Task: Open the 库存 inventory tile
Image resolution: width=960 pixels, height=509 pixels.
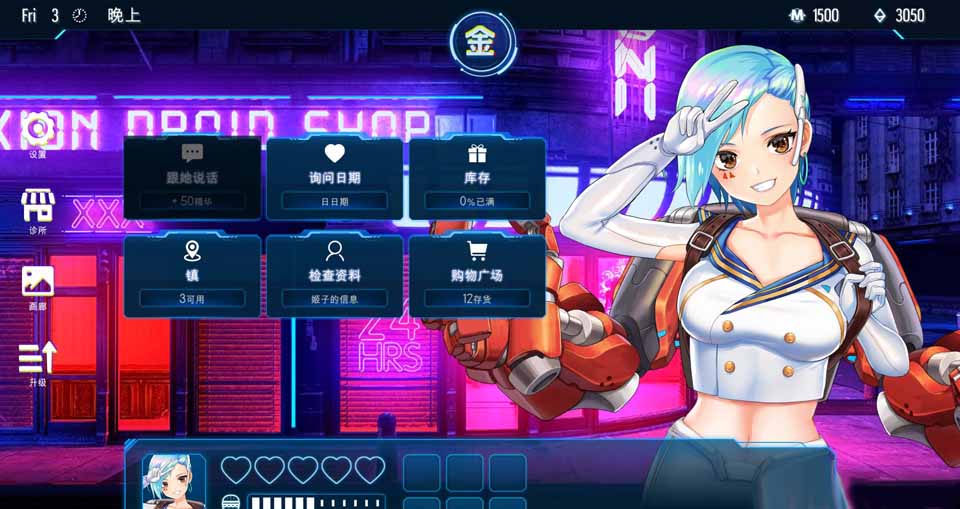Action: pyautogui.click(x=476, y=178)
